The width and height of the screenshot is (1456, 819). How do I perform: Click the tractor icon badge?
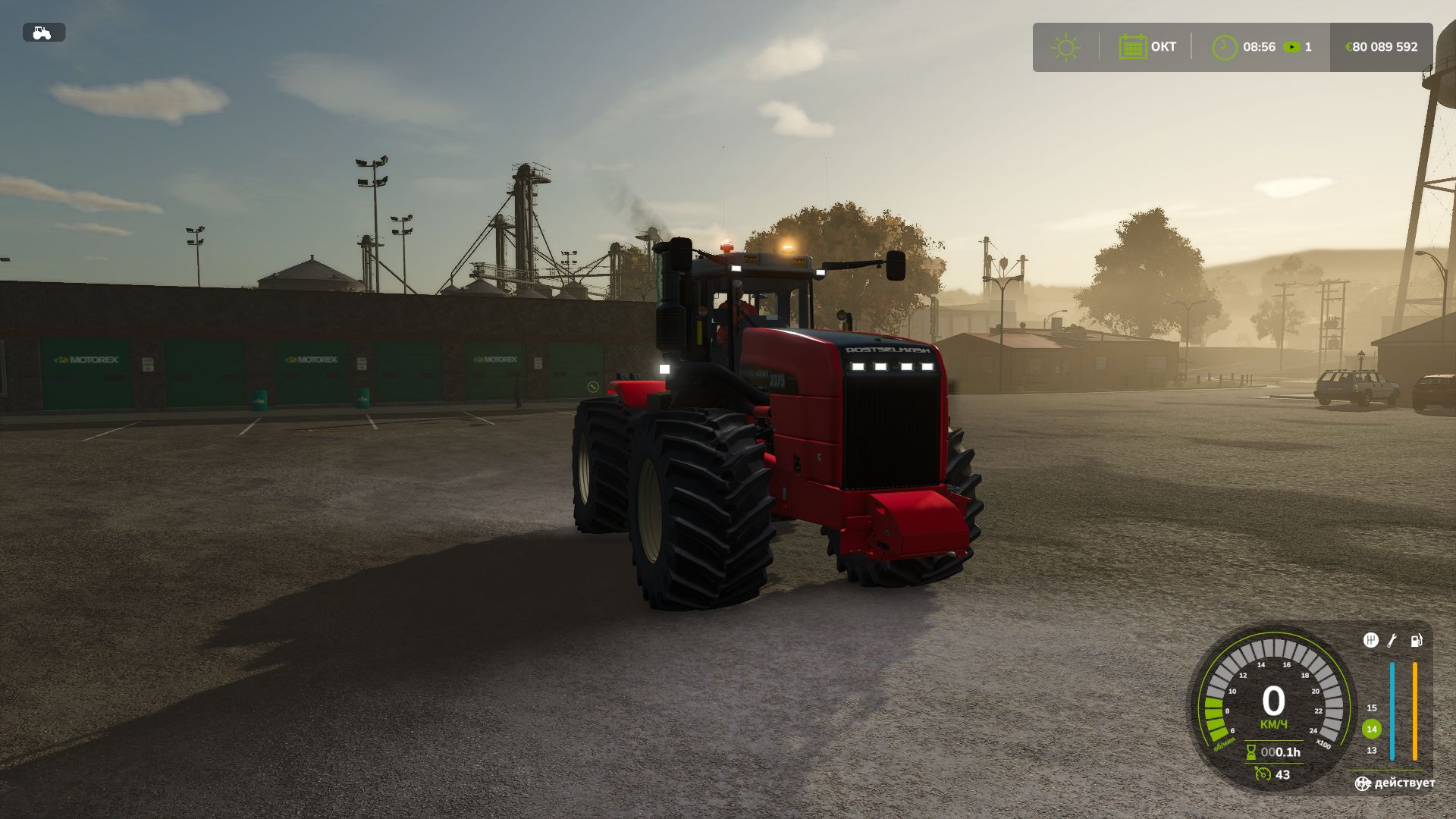43,33
